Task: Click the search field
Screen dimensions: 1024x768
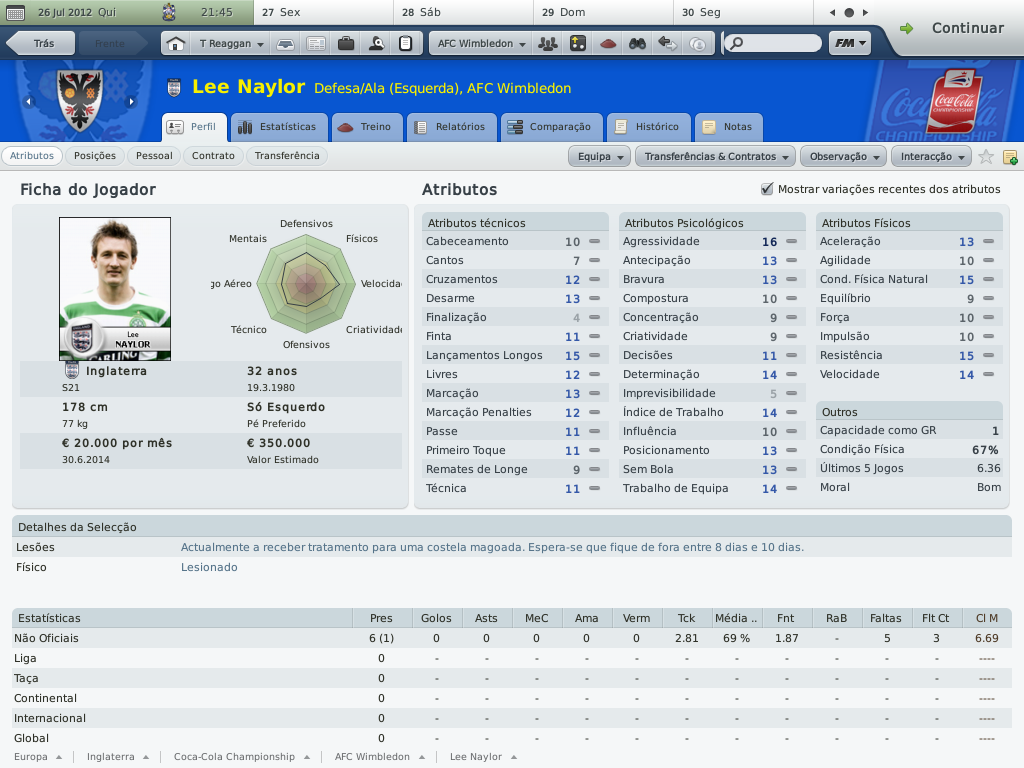Action: (777, 44)
